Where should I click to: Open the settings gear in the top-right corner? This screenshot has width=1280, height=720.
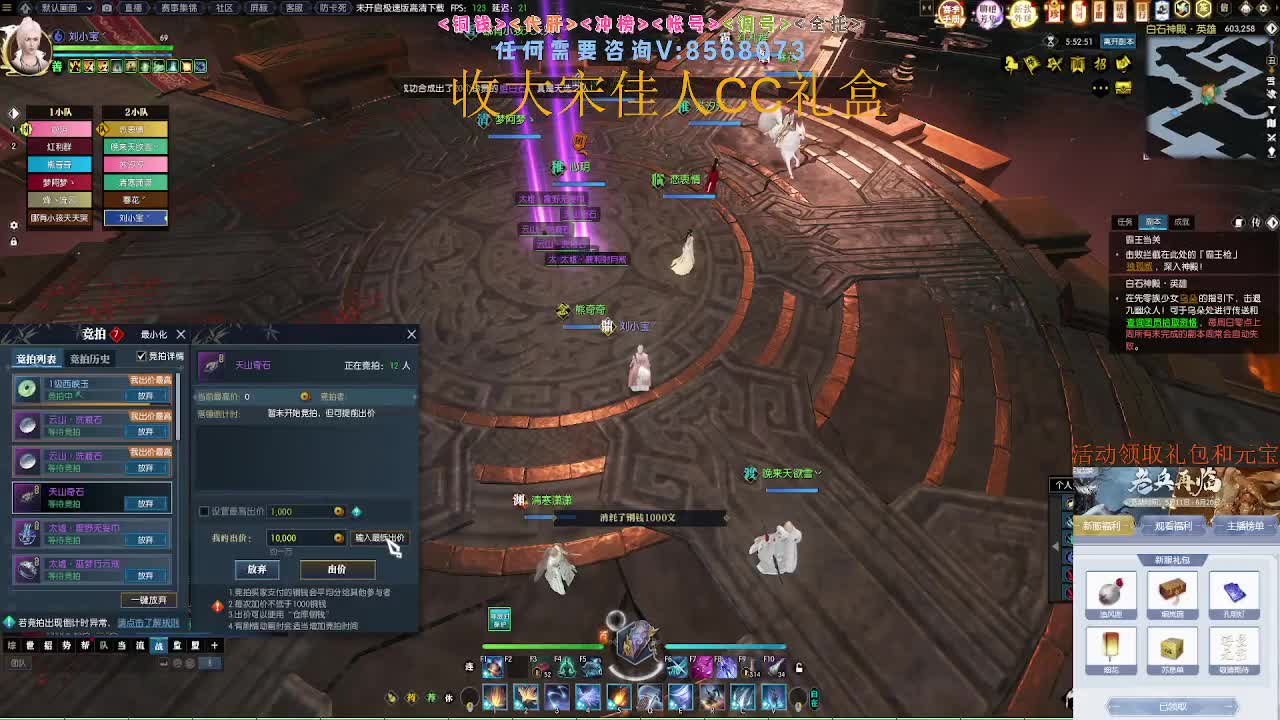coord(1265,10)
